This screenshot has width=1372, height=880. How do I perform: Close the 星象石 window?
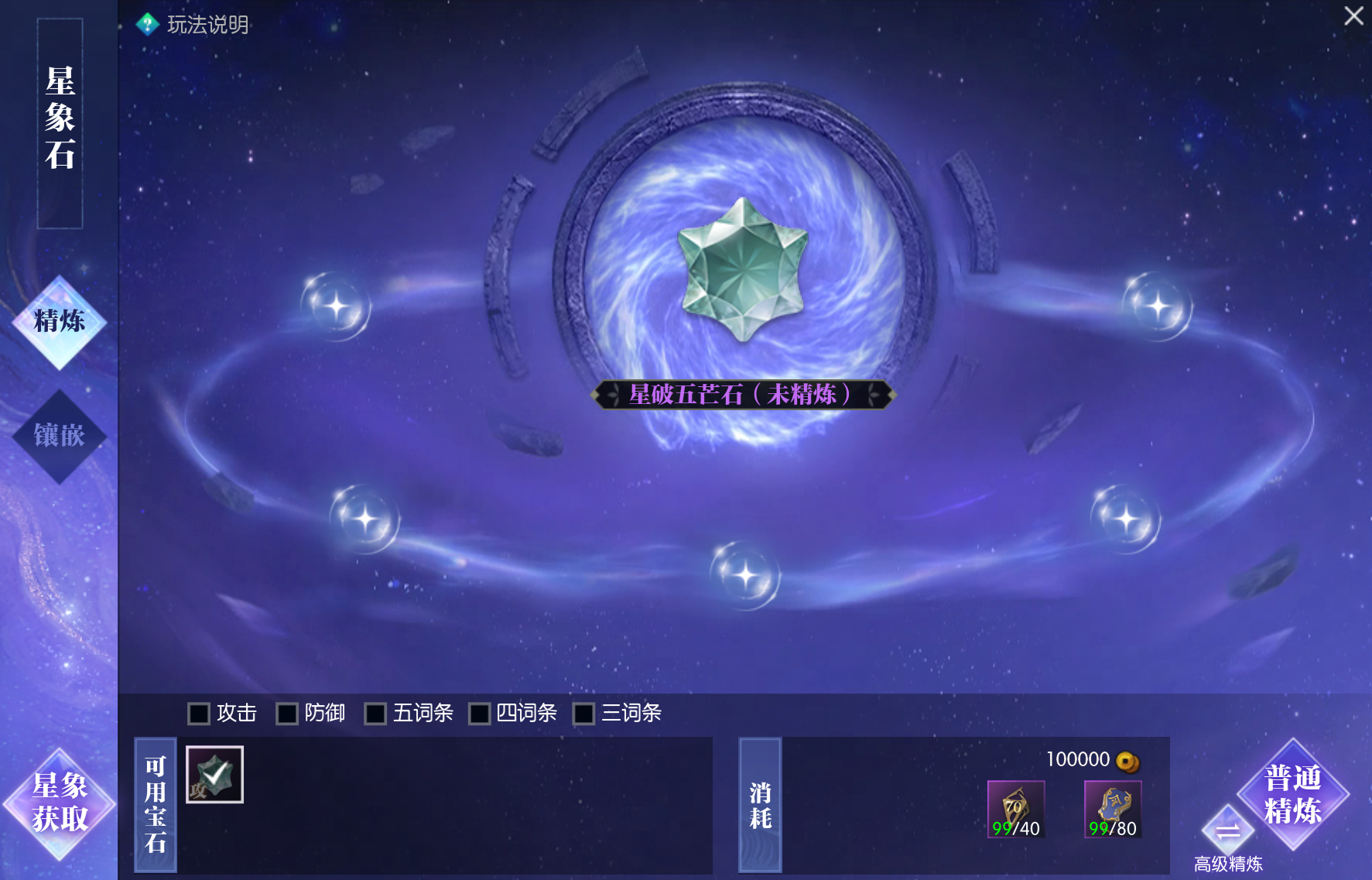(1353, 16)
